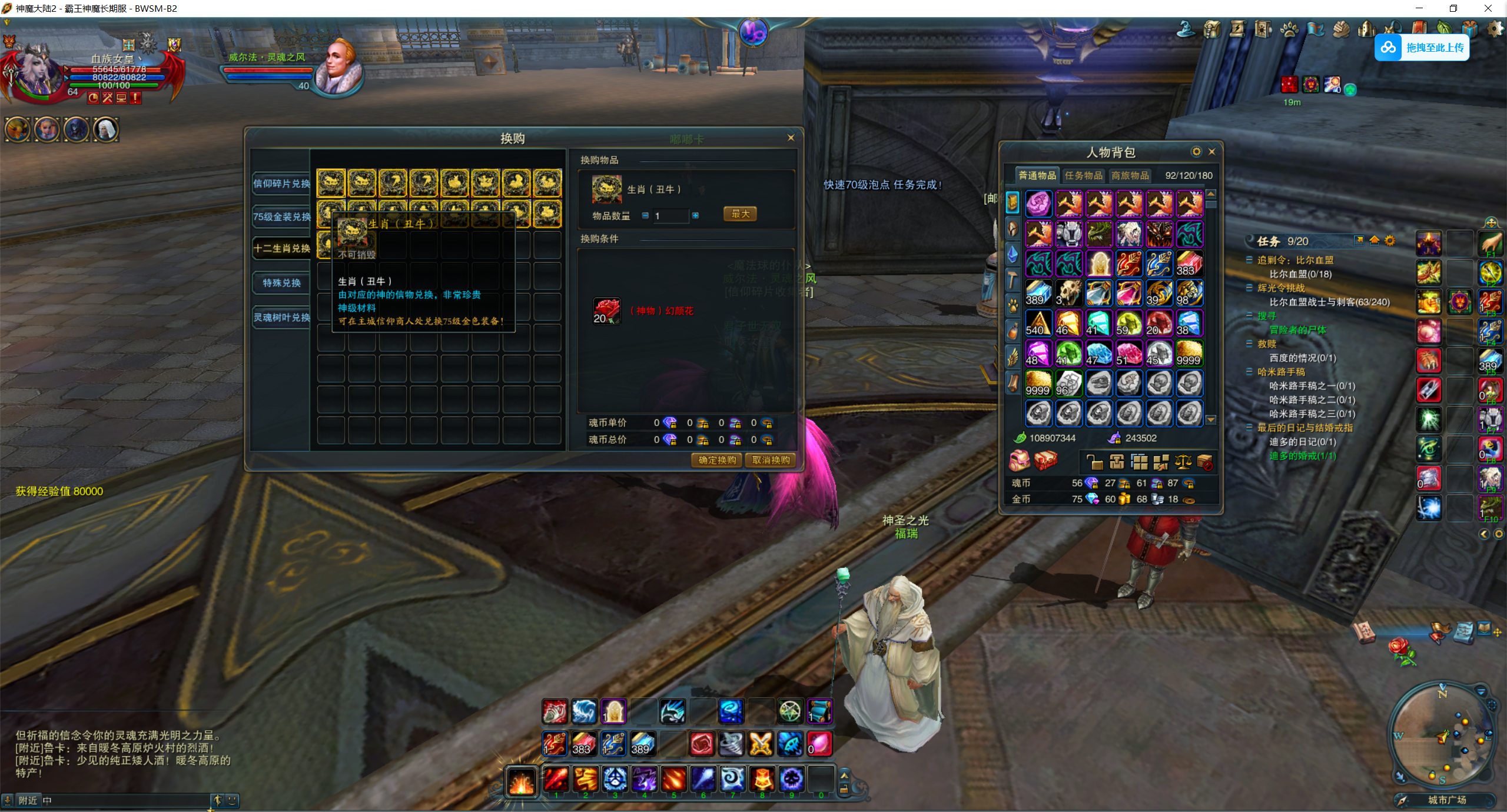This screenshot has width=1507, height=812.
Task: Select the 幻颜花 required item icon
Action: pyautogui.click(x=606, y=311)
